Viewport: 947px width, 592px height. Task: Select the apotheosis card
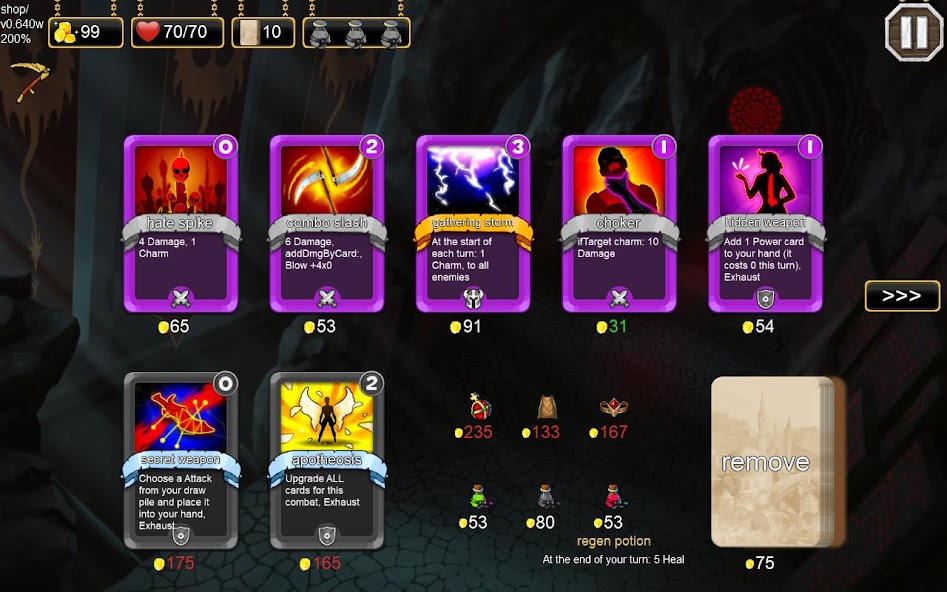pyautogui.click(x=327, y=460)
